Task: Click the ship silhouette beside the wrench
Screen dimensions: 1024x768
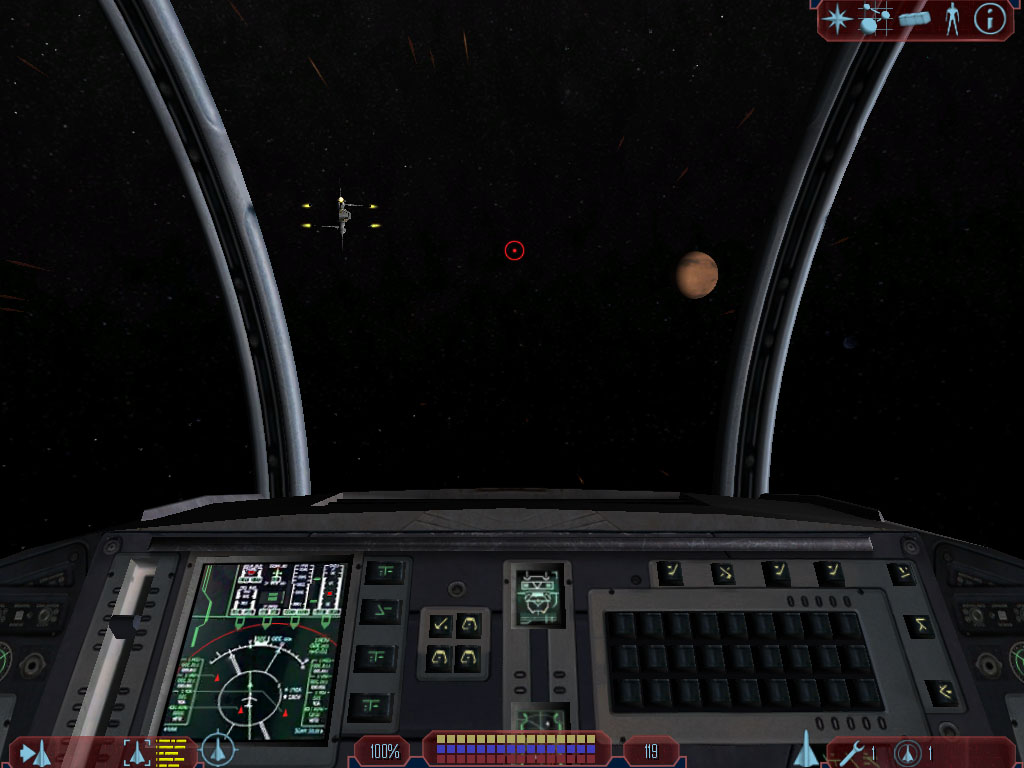Action: (805, 749)
